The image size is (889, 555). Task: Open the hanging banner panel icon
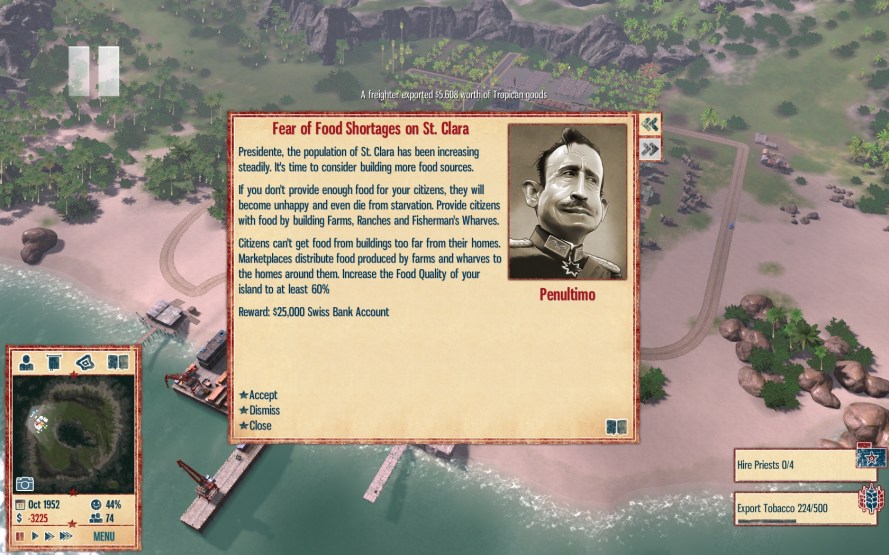(x=55, y=361)
